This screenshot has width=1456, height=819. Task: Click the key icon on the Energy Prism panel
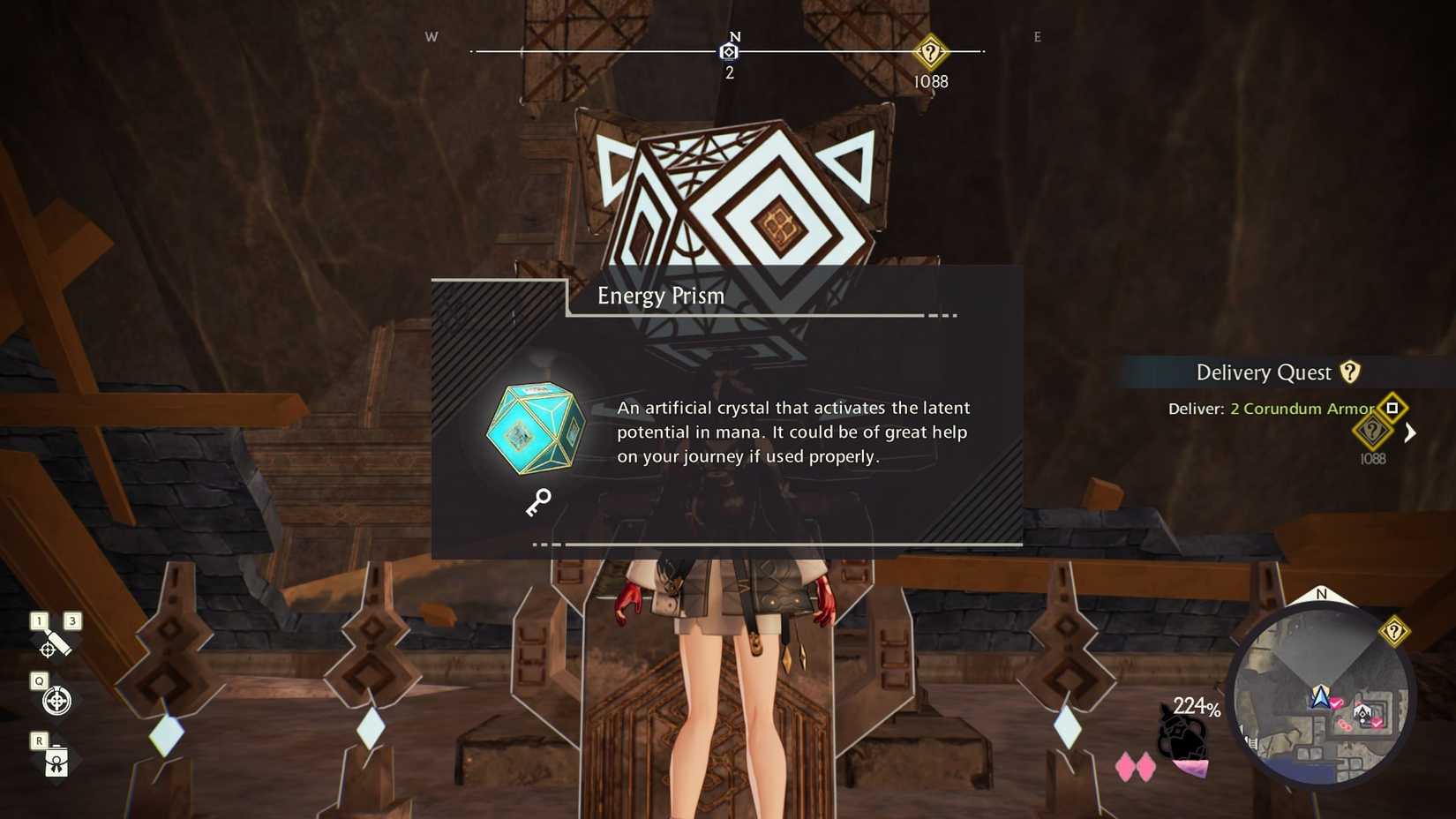pyautogui.click(x=537, y=502)
